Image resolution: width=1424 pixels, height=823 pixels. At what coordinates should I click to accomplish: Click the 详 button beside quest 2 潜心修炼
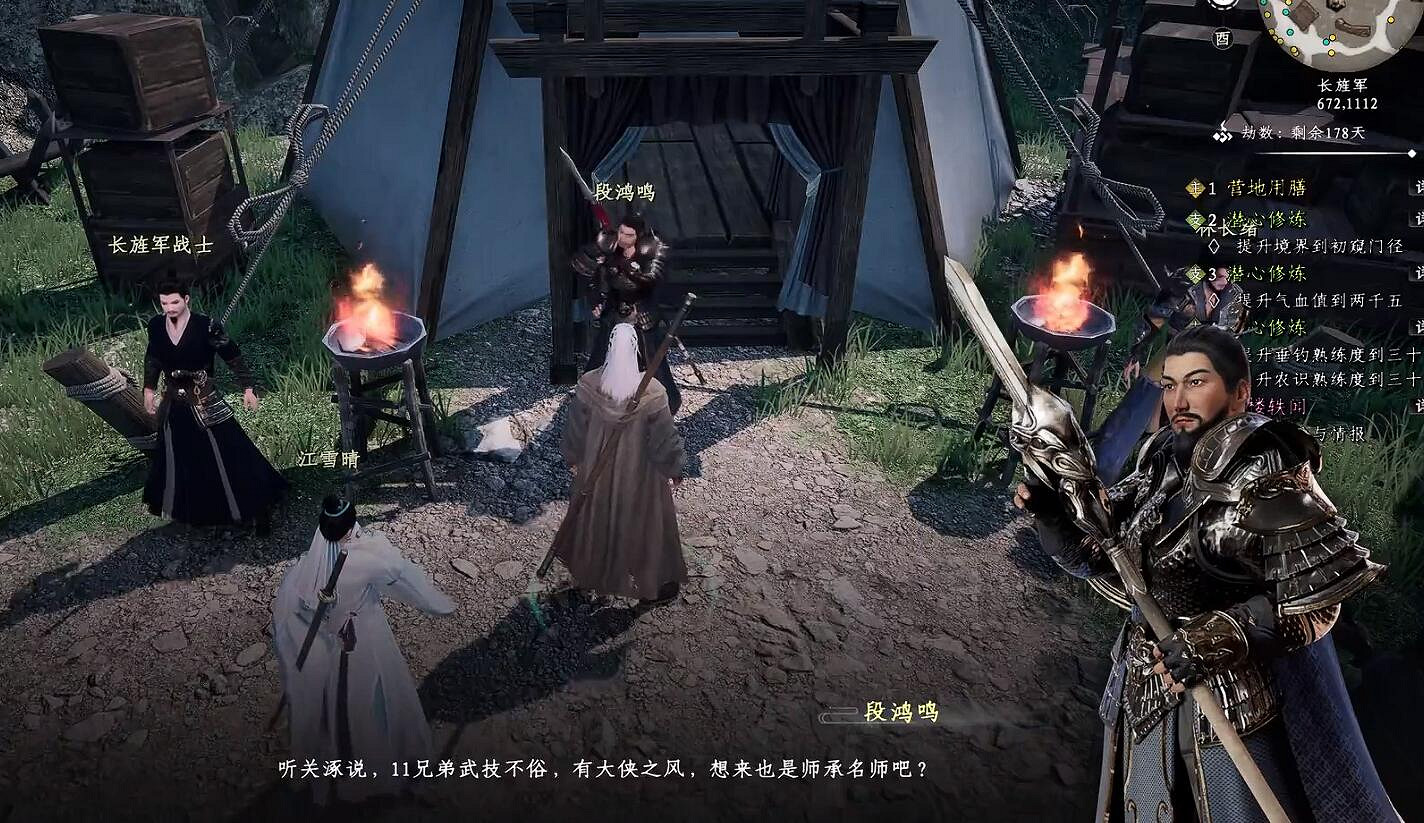(x=1418, y=217)
